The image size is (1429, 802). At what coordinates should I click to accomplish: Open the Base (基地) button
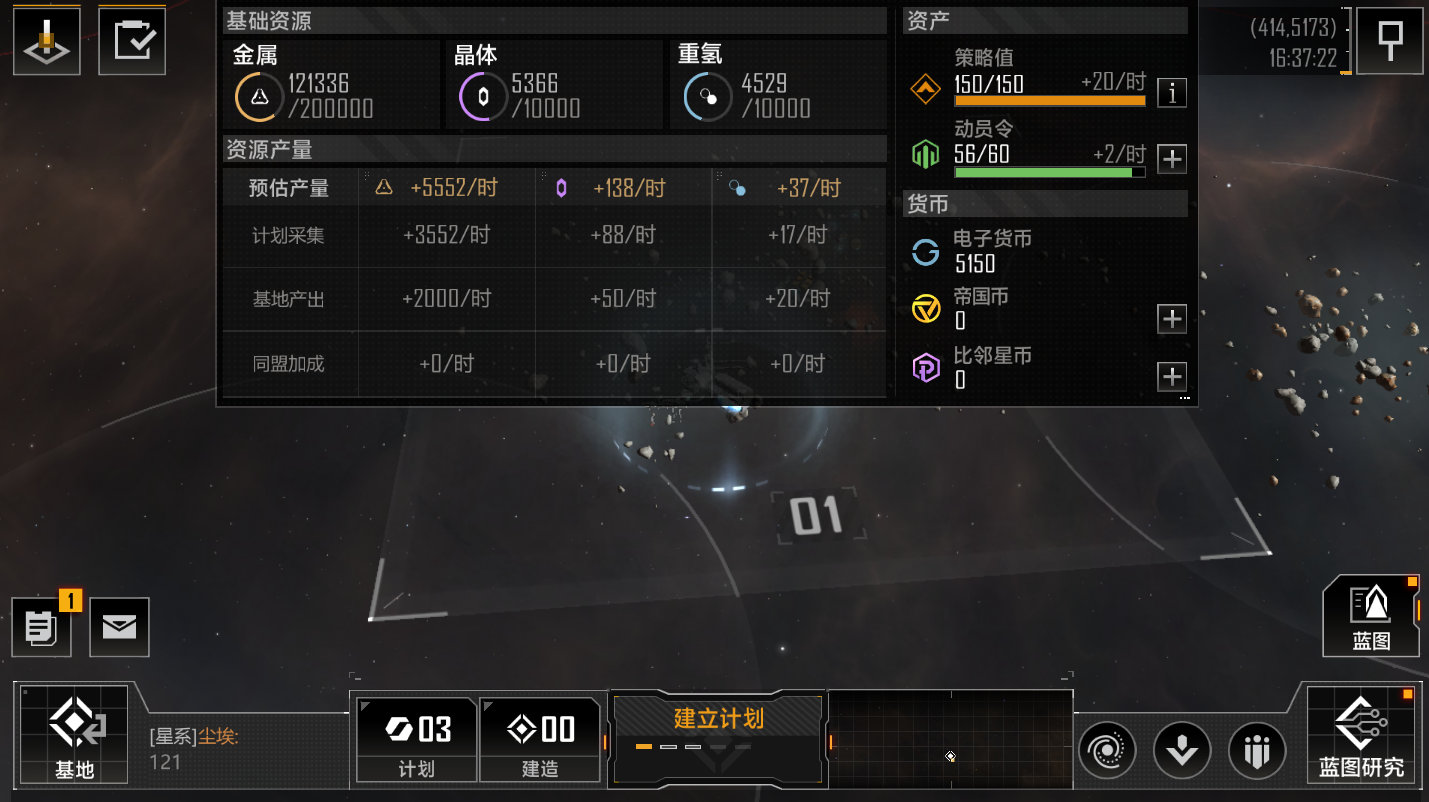click(x=75, y=733)
